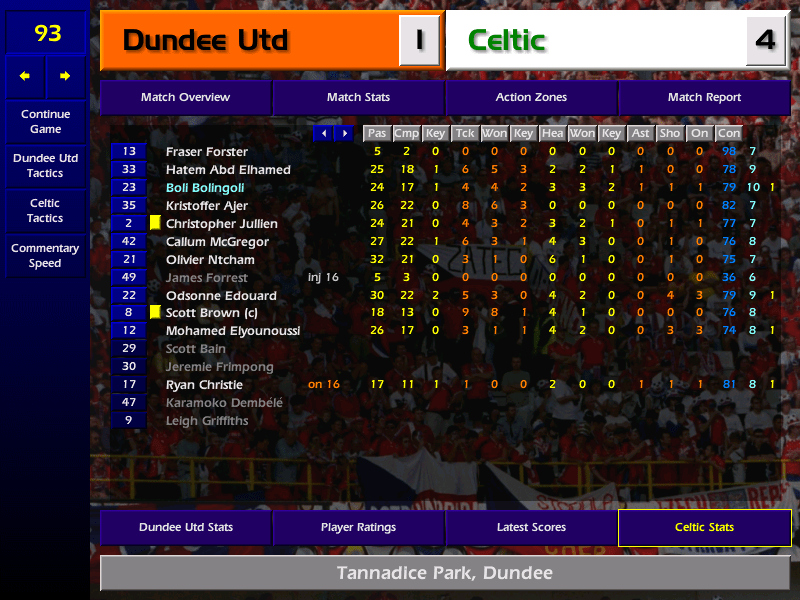The width and height of the screenshot is (800, 600).
Task: Go forward with the right yellow arrow
Action: (x=66, y=76)
